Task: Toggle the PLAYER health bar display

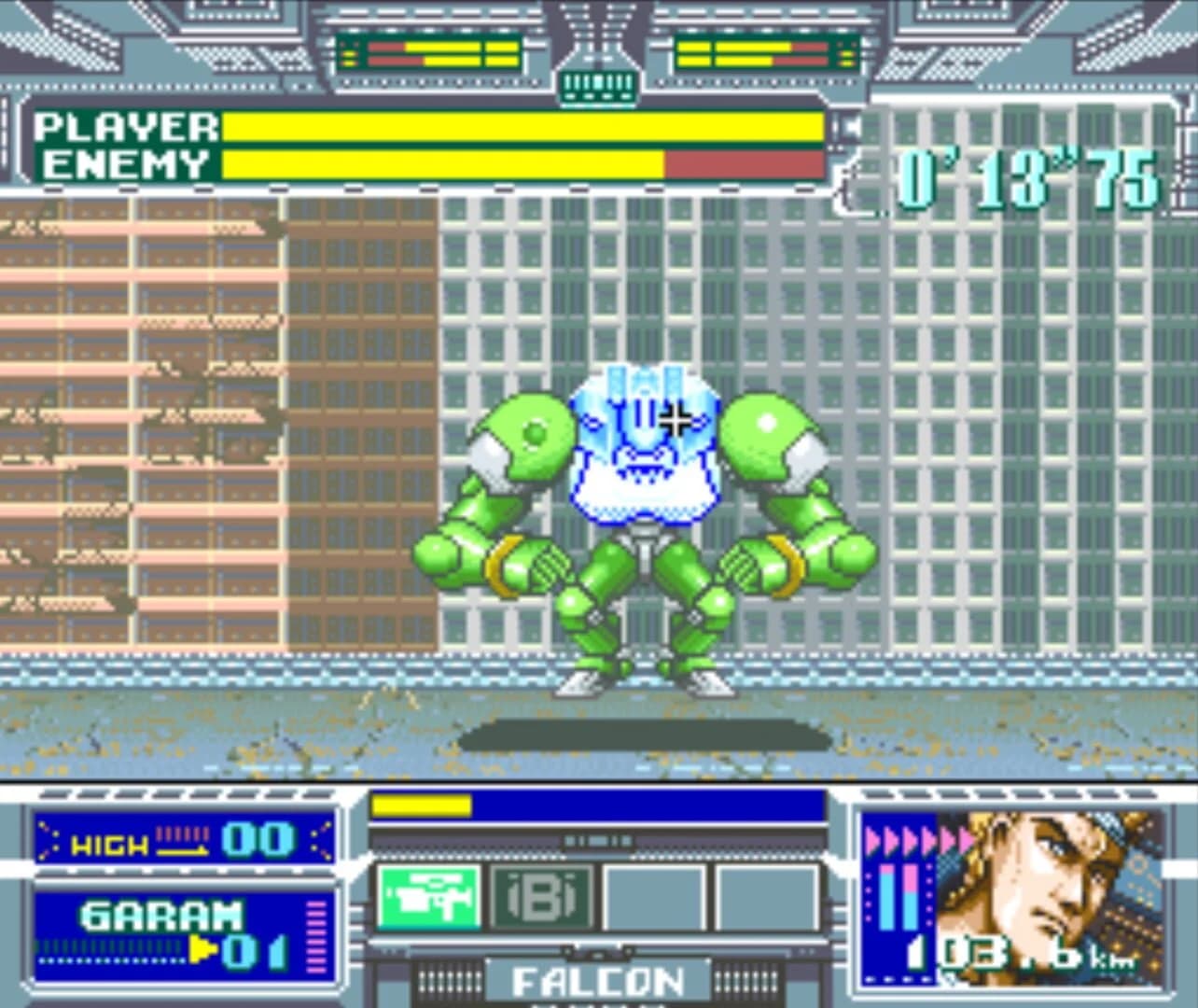Action: tap(522, 126)
